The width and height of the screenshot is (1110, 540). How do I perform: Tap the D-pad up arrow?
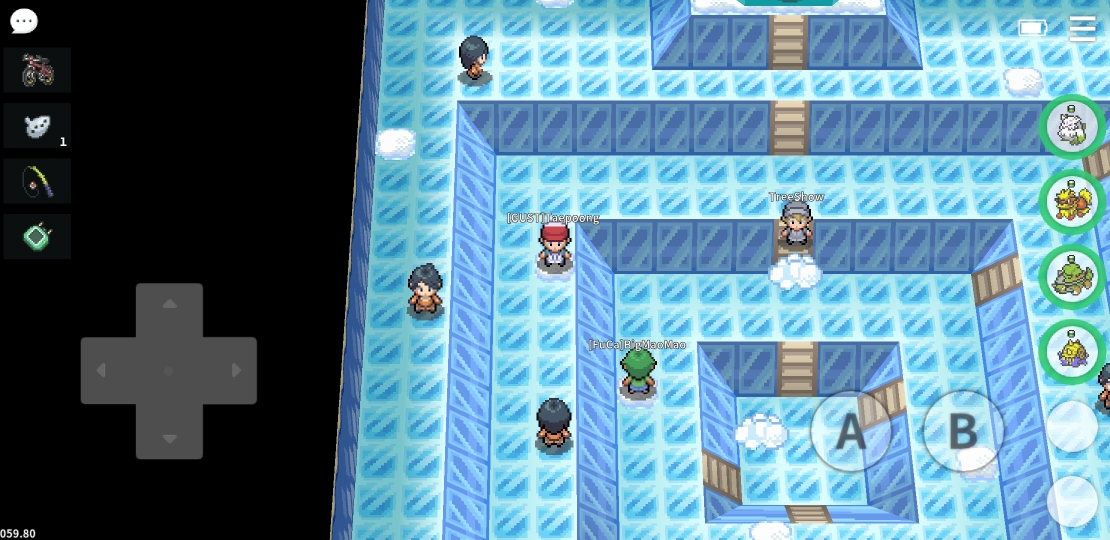coord(169,304)
